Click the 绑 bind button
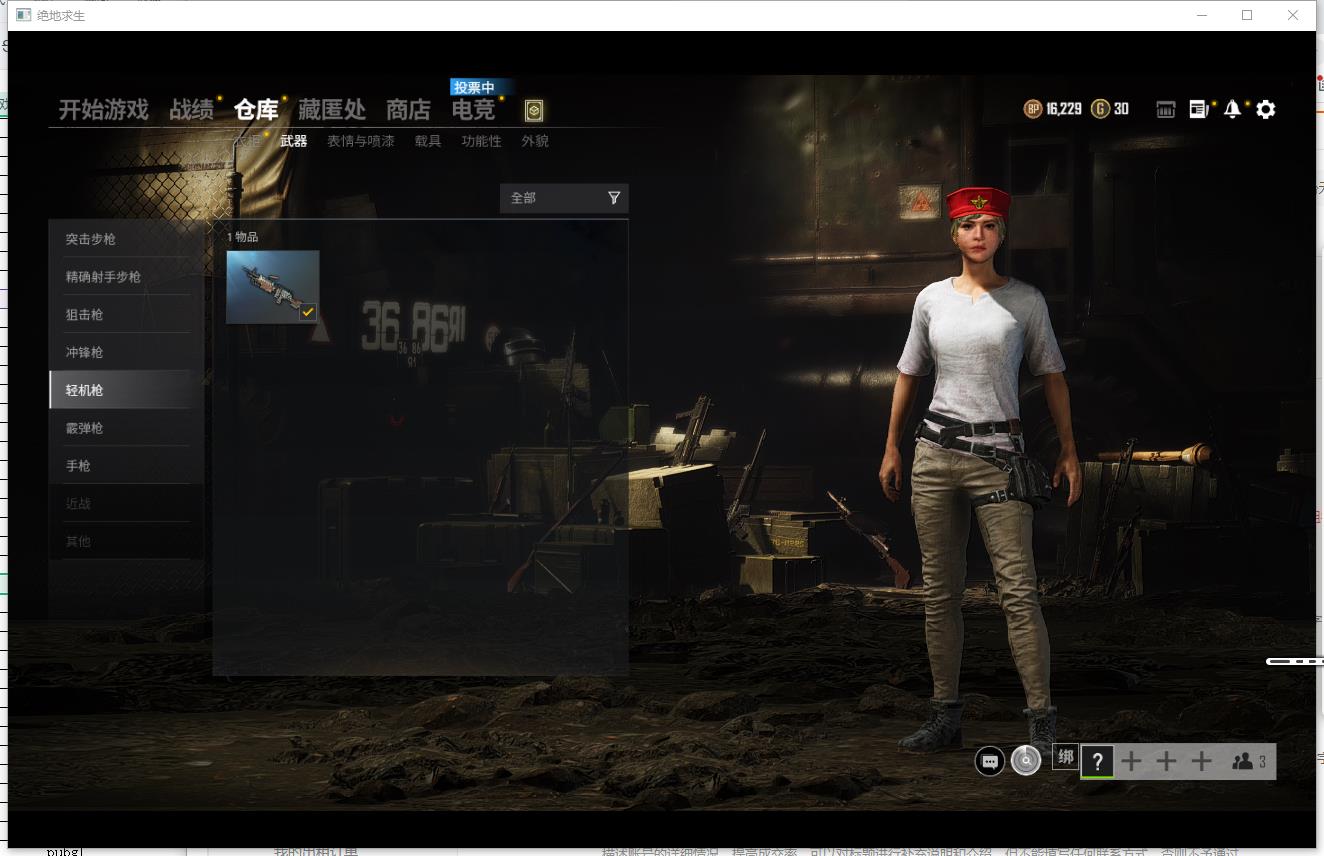The height and width of the screenshot is (856, 1324). click(x=1065, y=758)
